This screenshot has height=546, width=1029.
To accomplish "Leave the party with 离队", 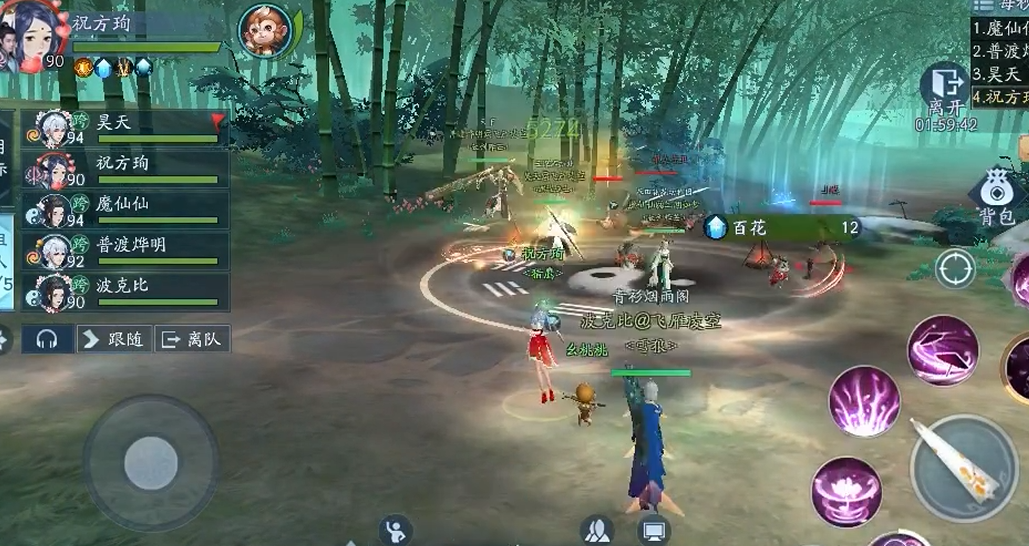I will coord(191,339).
